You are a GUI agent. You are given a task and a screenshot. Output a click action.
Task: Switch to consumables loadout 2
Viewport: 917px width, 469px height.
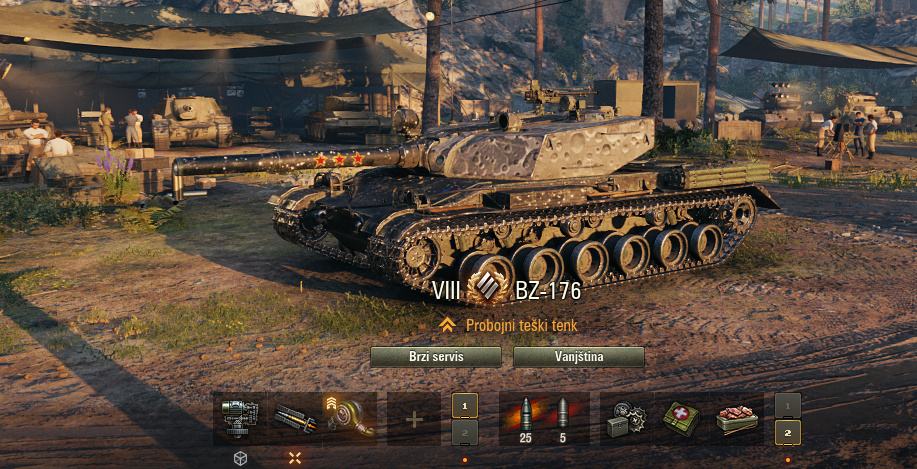coord(788,432)
